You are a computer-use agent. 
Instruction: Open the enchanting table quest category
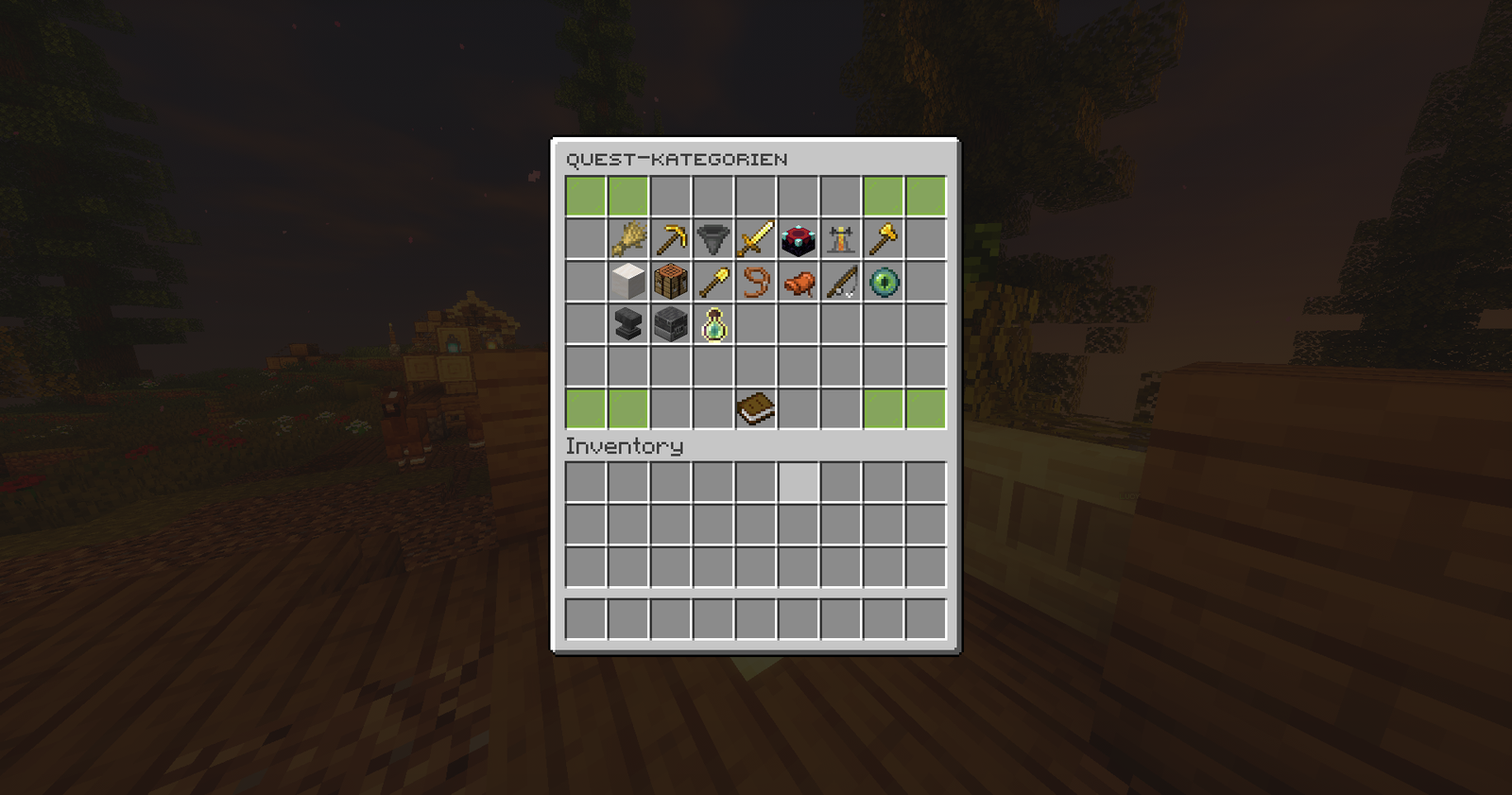click(798, 239)
